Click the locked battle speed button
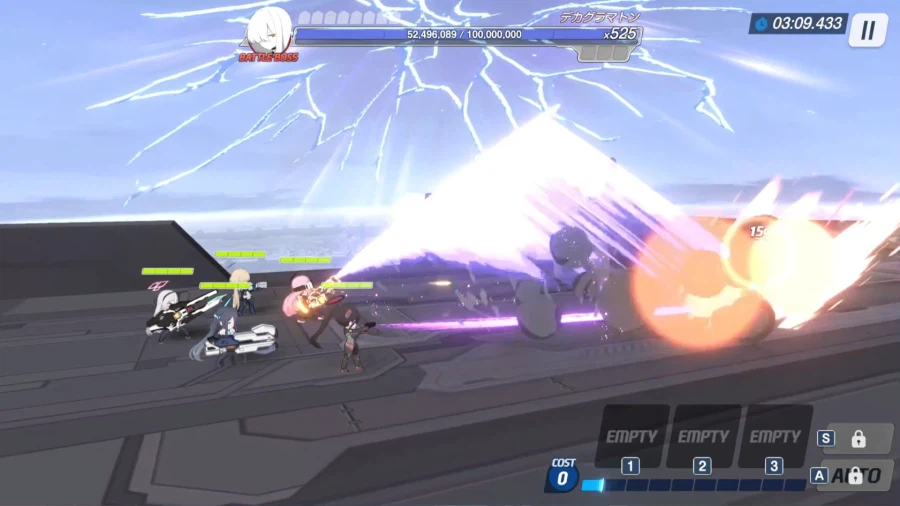900x506 pixels. [x=857, y=438]
